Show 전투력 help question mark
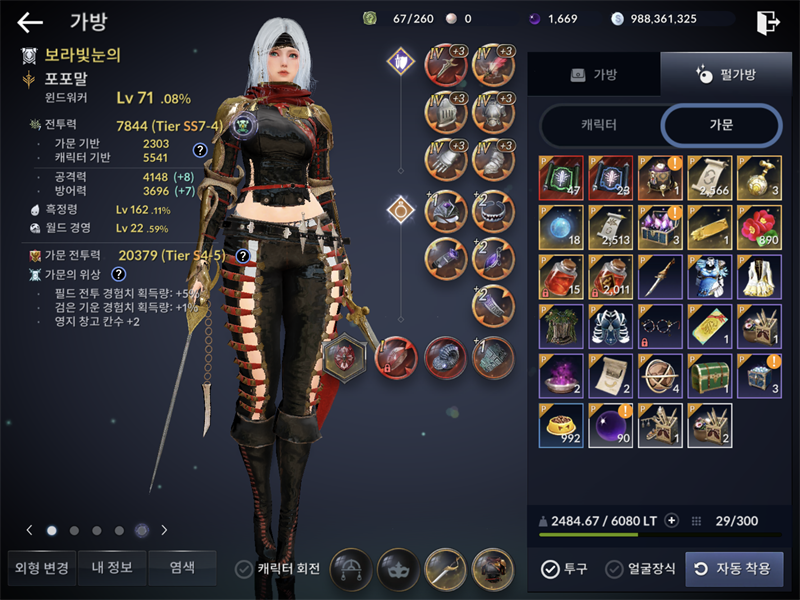 [200, 150]
